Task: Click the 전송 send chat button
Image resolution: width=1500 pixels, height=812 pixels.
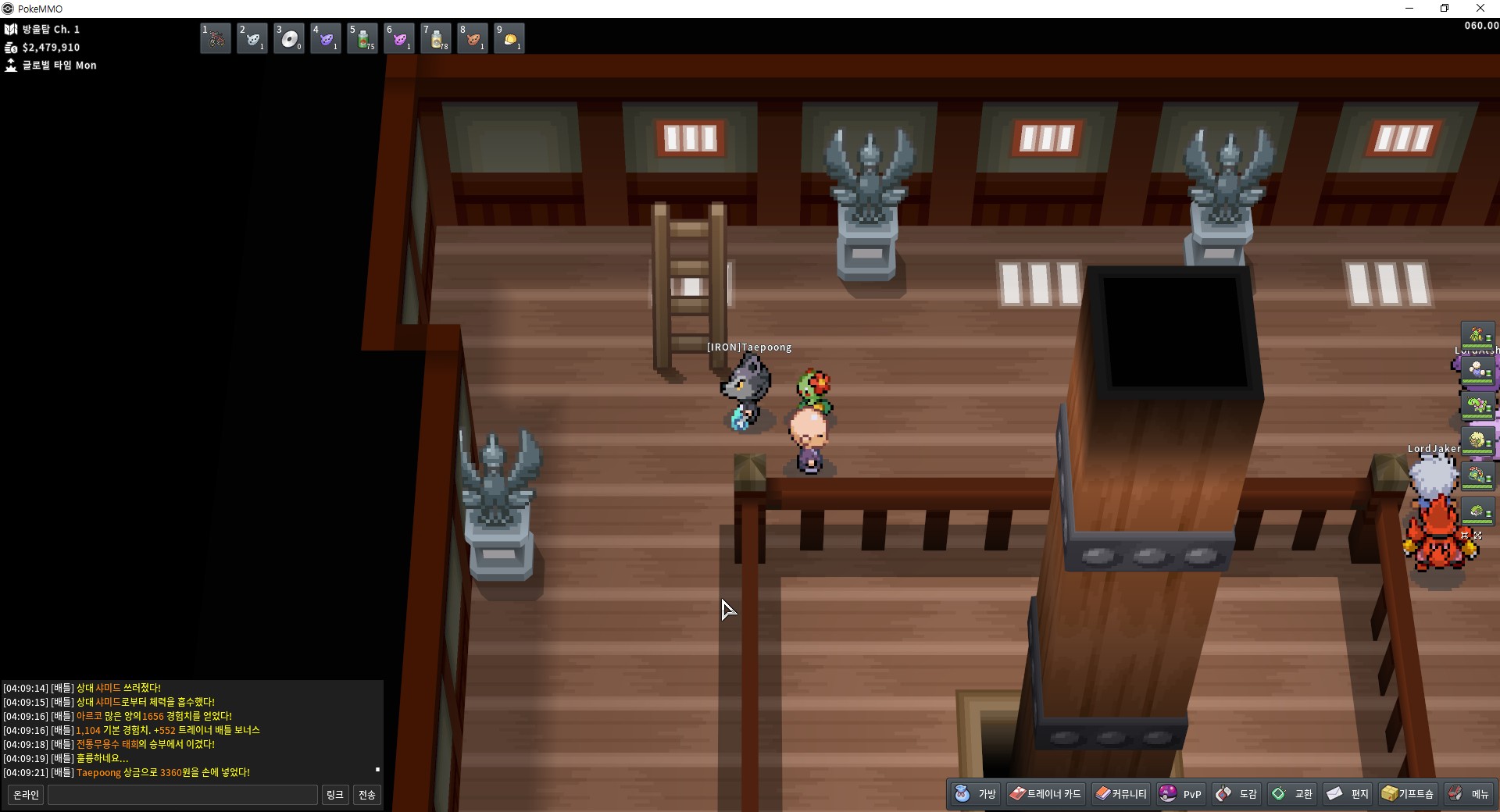Action: [x=367, y=795]
